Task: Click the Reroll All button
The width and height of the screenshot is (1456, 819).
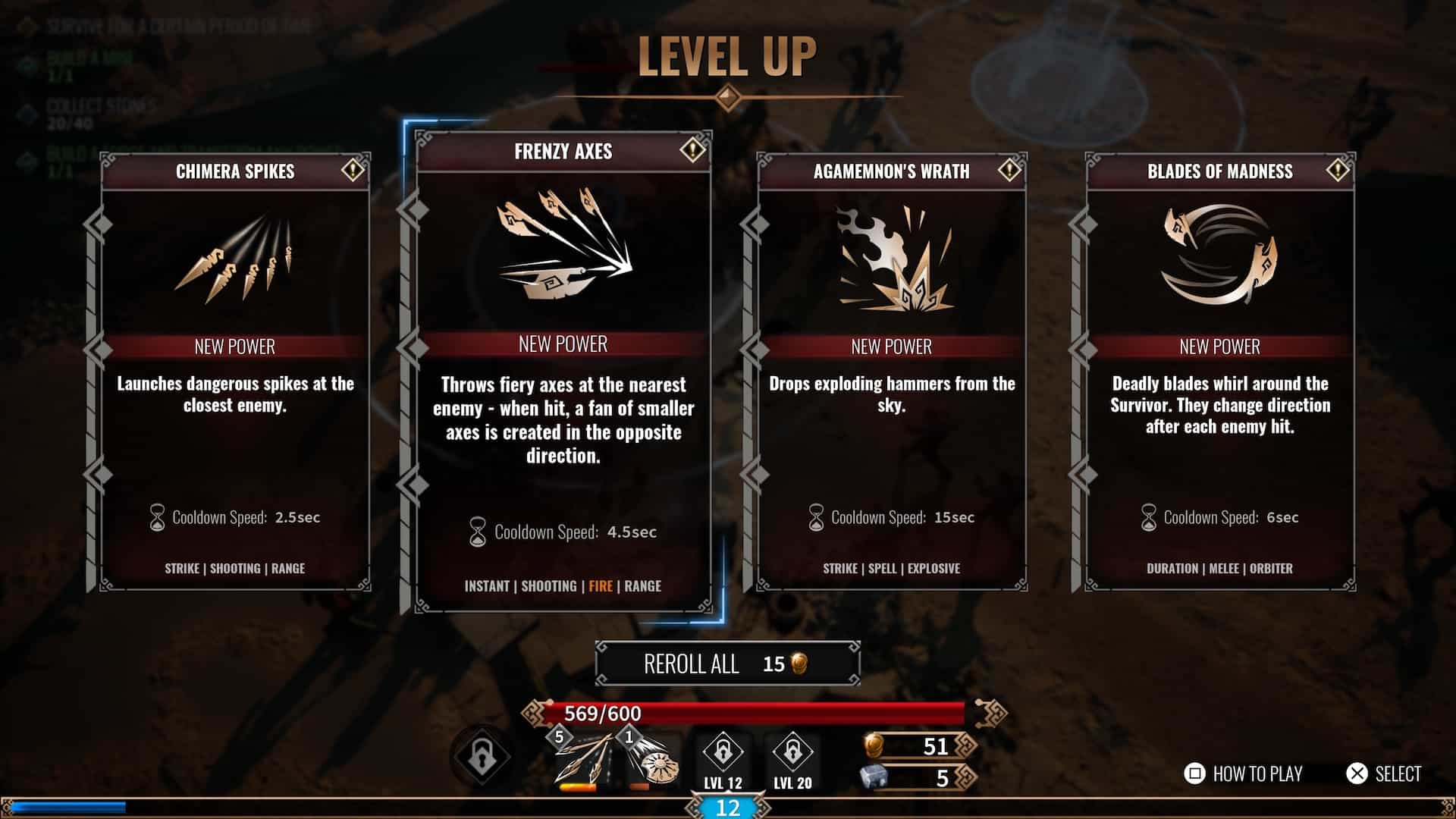Action: 727,664
